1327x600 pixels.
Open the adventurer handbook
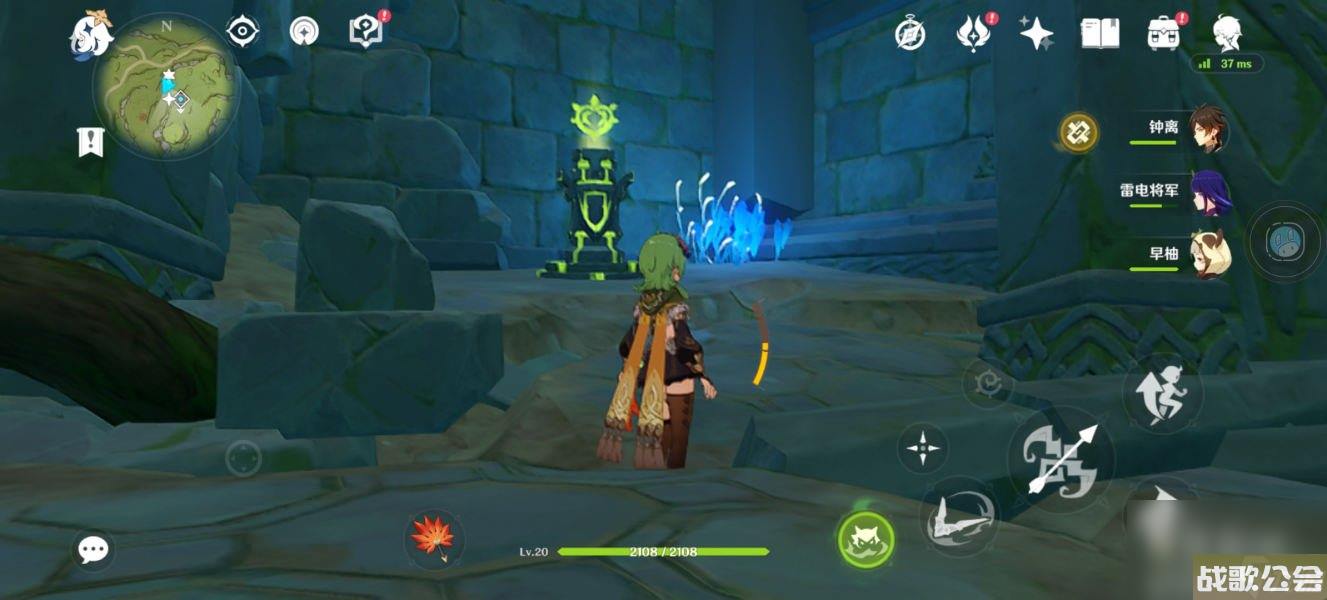[x=1099, y=35]
